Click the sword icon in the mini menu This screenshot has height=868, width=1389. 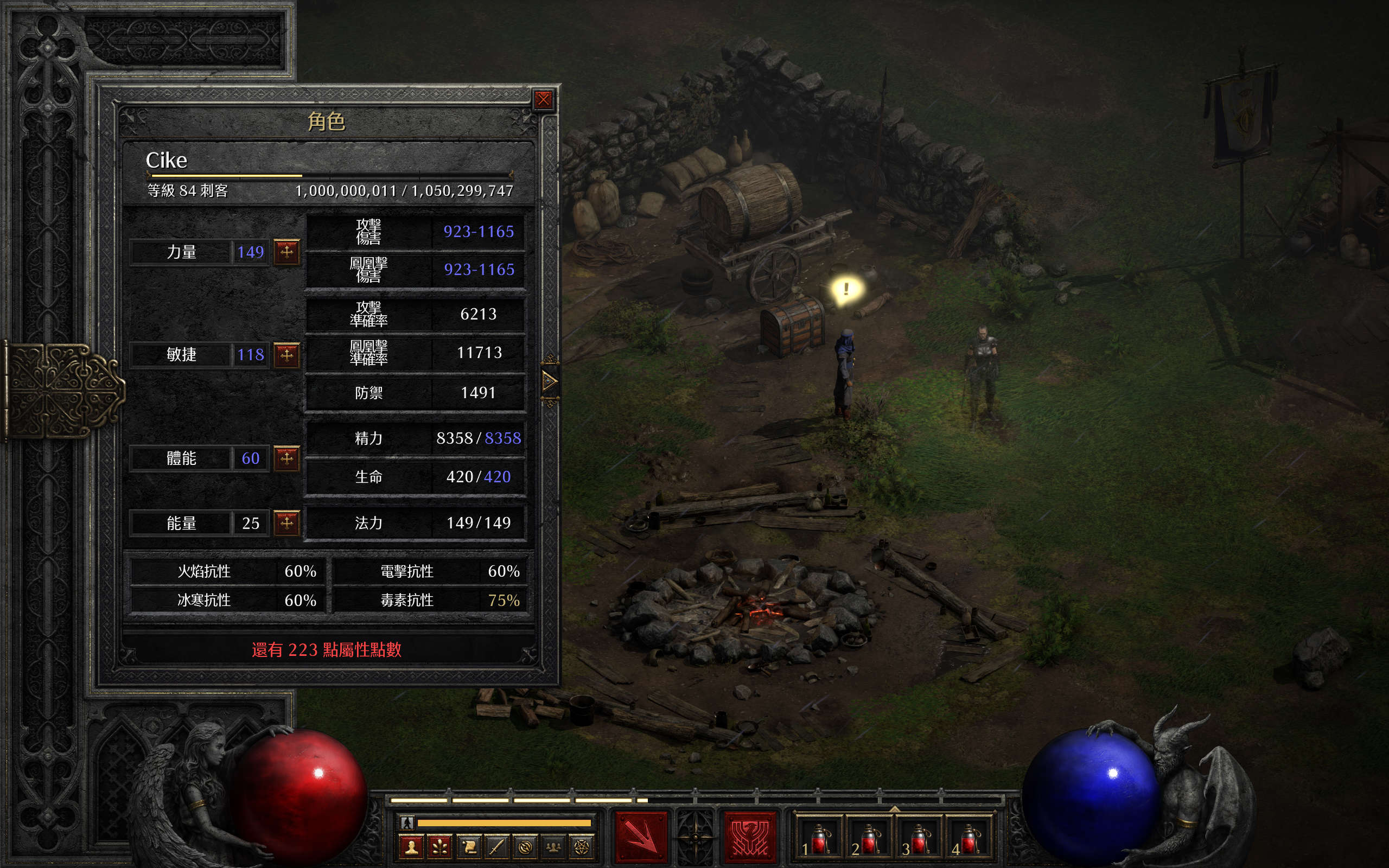pyautogui.click(x=496, y=847)
